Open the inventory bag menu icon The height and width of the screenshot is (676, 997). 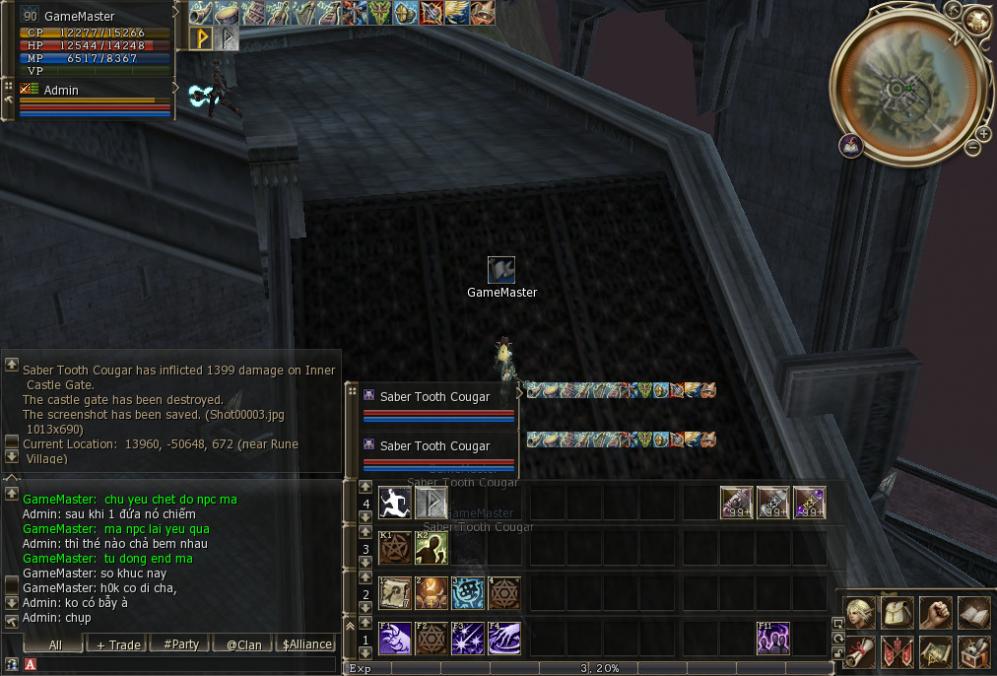pos(897,613)
